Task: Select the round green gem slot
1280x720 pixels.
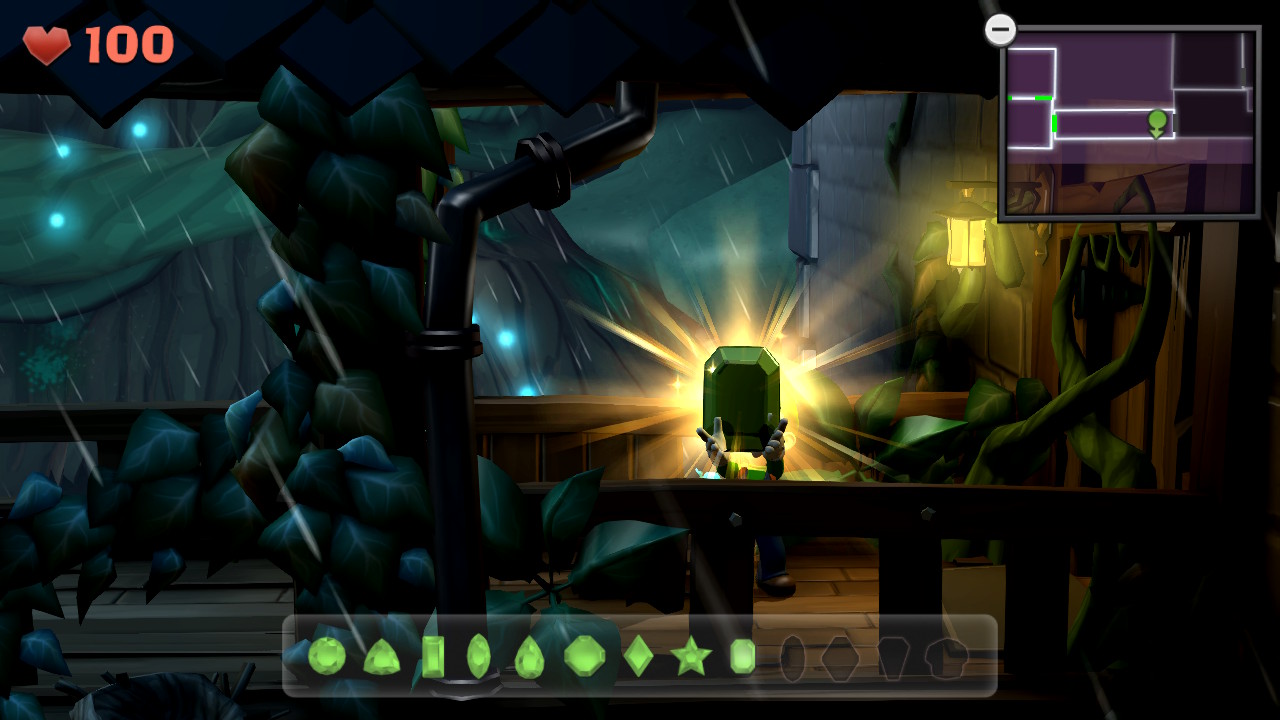Action: pyautogui.click(x=327, y=656)
